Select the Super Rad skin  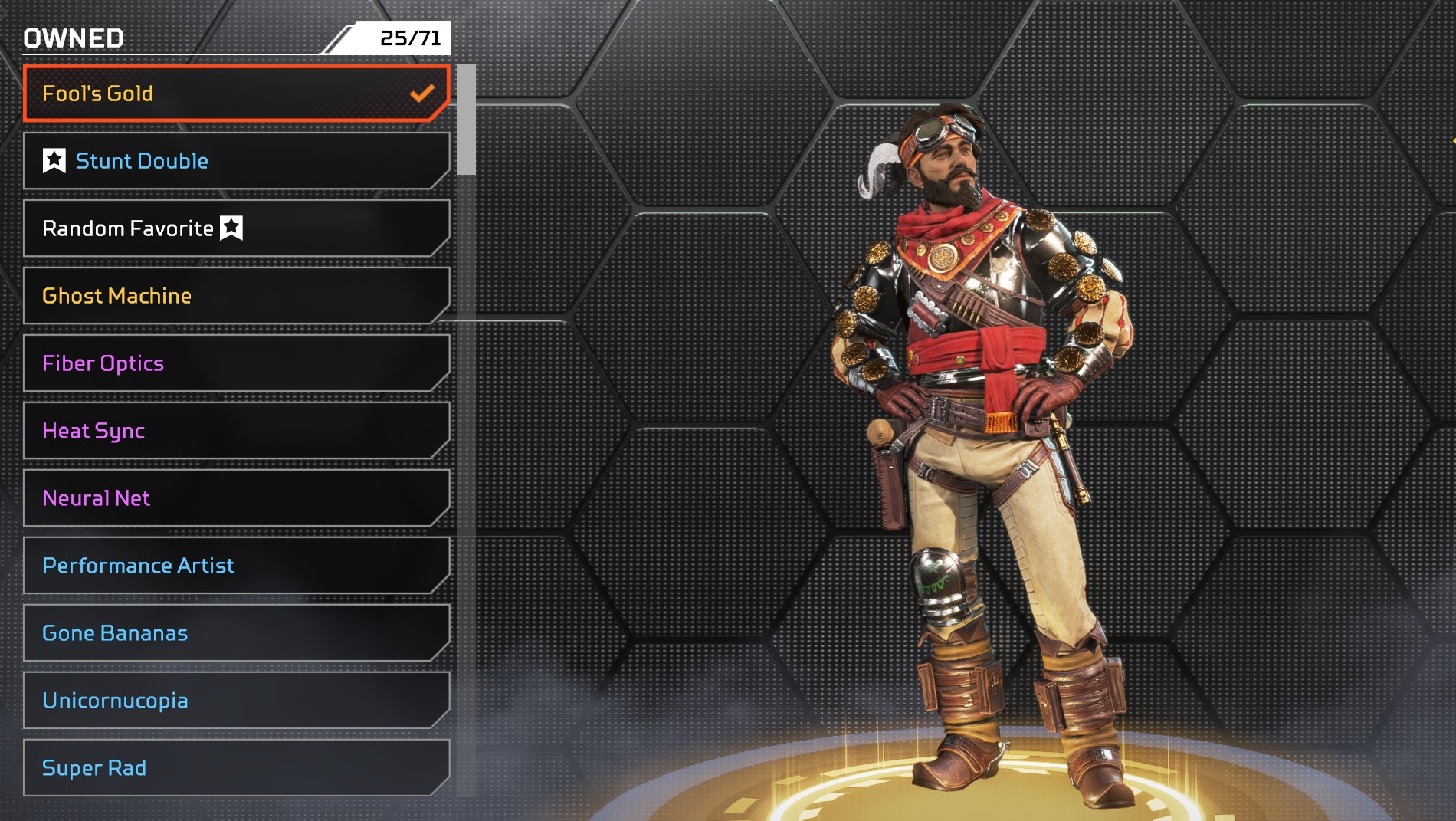click(236, 768)
